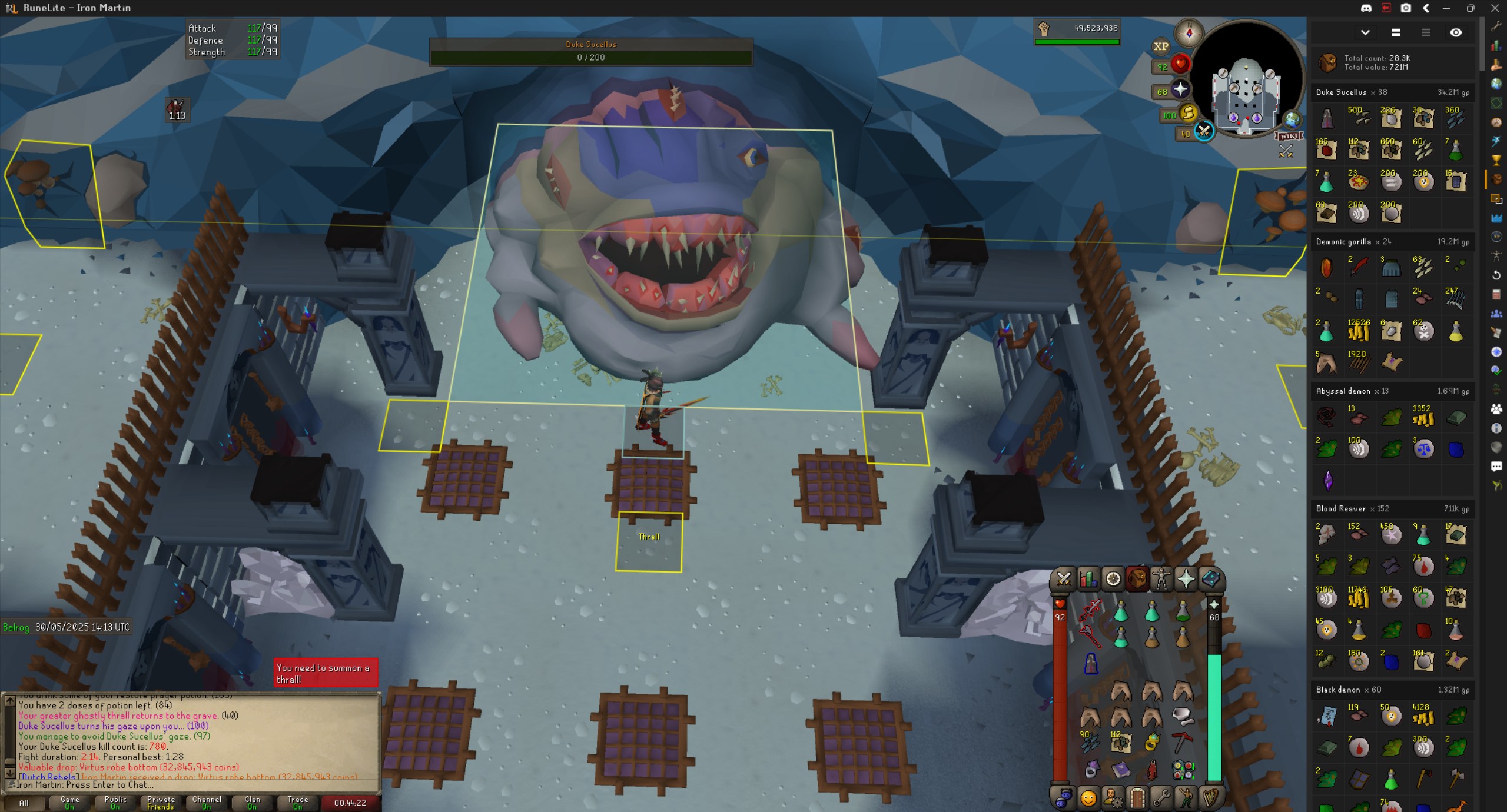1507x812 pixels.
Task: Open the world map globe
Action: click(x=1292, y=119)
